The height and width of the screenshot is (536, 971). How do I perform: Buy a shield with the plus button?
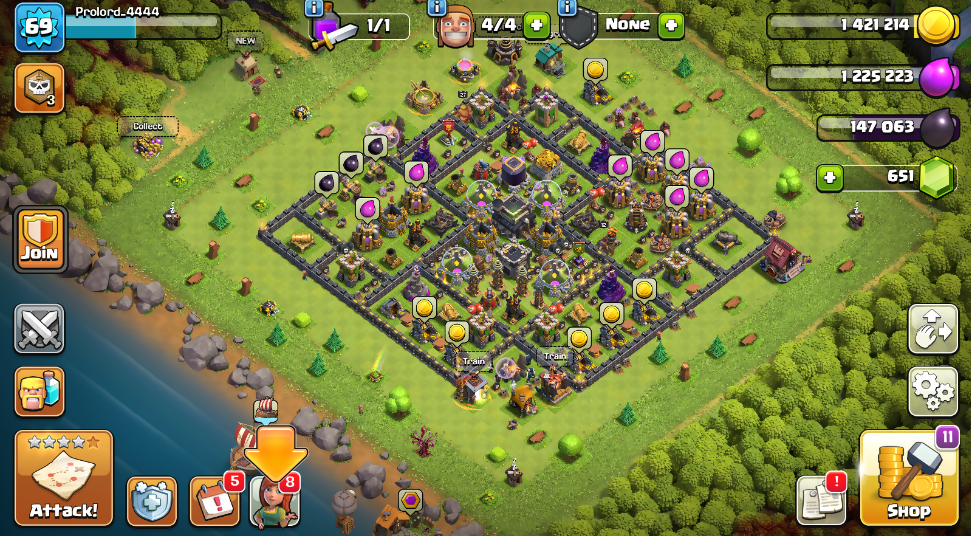(x=670, y=26)
